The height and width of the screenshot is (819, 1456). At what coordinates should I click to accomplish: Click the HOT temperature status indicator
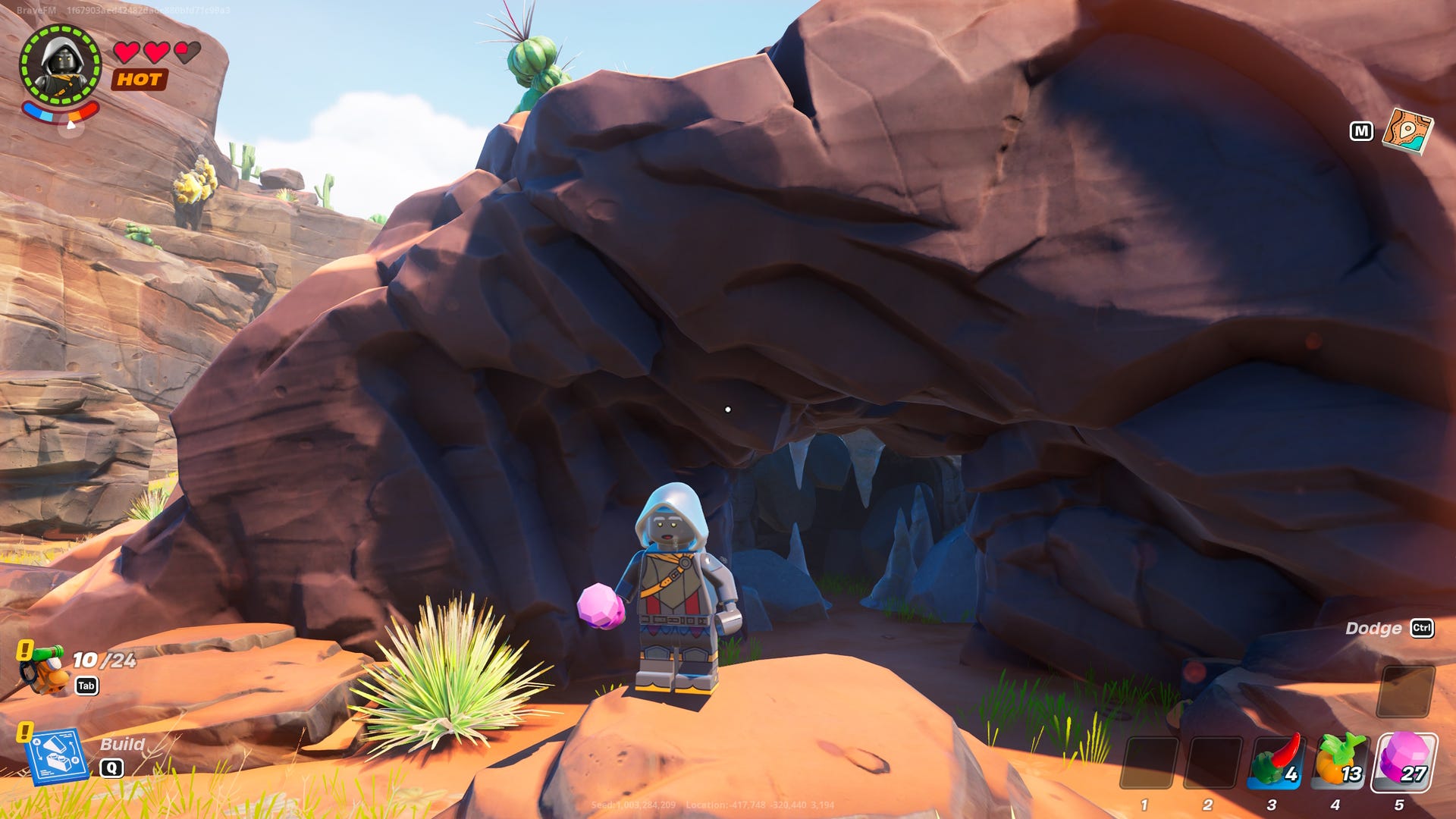139,80
